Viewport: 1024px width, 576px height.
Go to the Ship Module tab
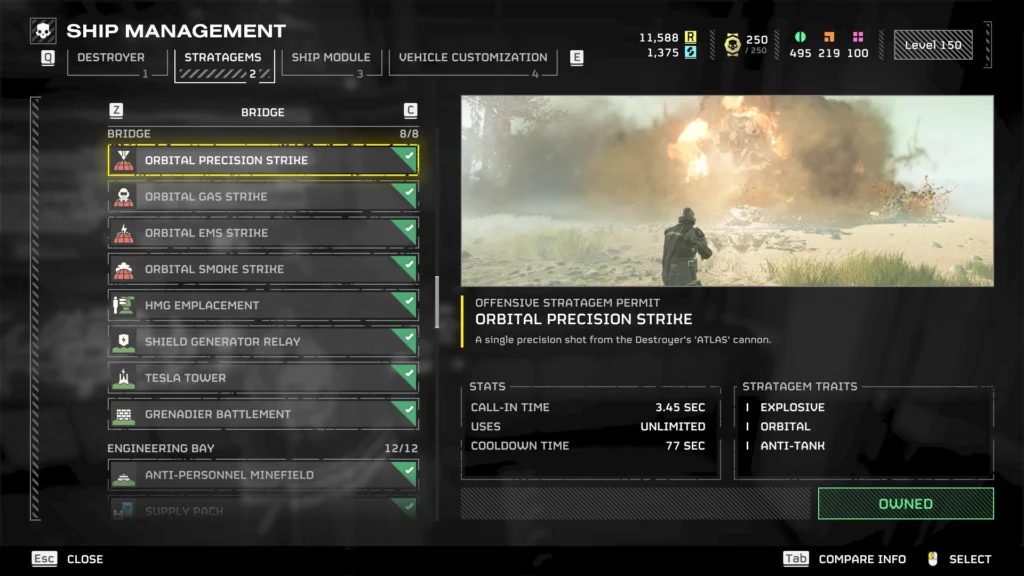330,58
